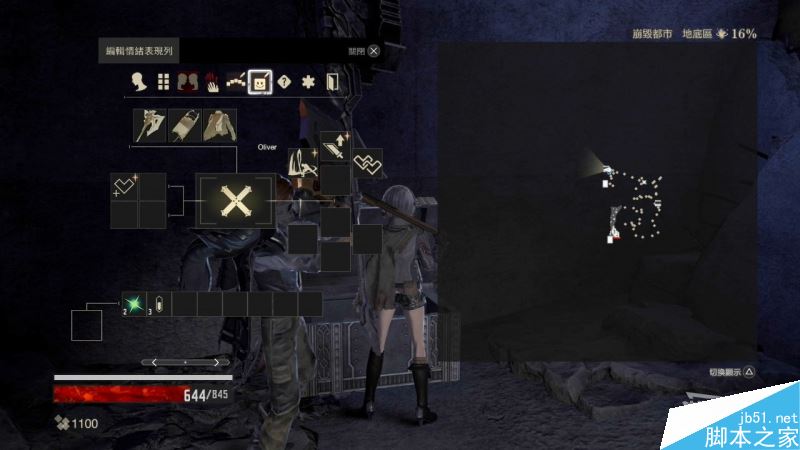This screenshot has height=450, width=800.
Task: Select the axe weapon slot
Action: click(x=150, y=126)
